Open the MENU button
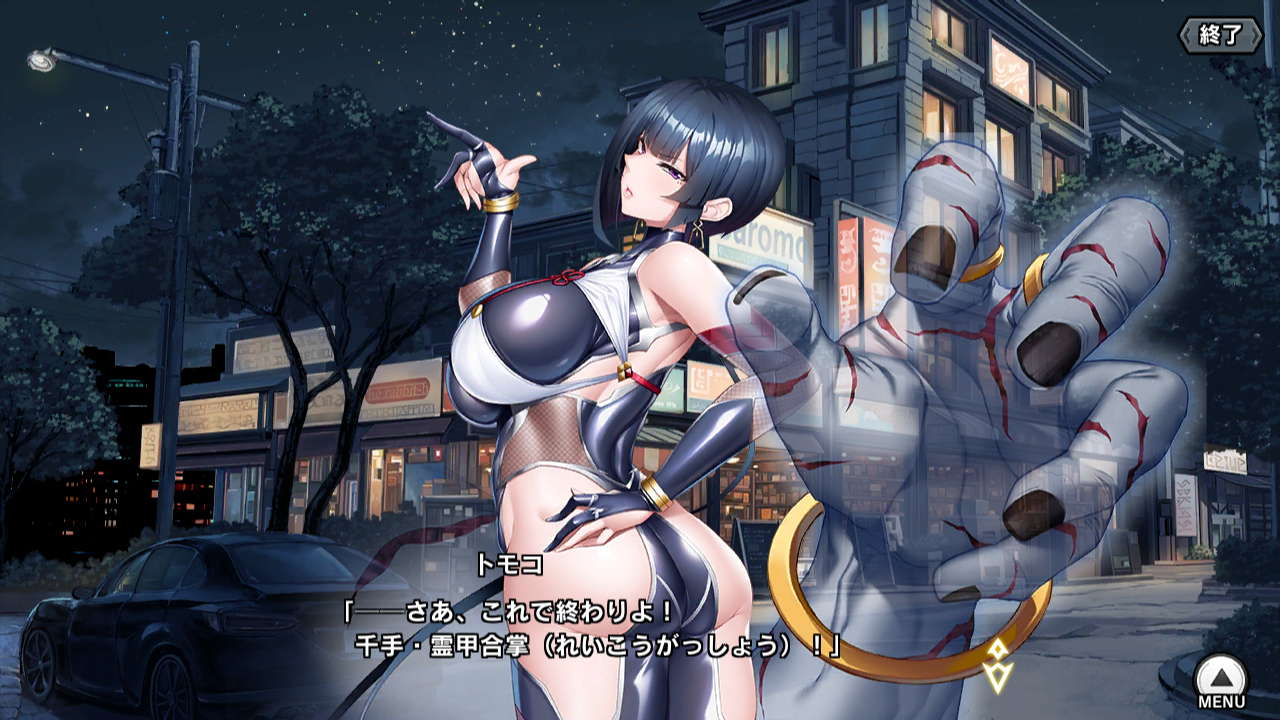This screenshot has width=1280, height=720. [1221, 680]
